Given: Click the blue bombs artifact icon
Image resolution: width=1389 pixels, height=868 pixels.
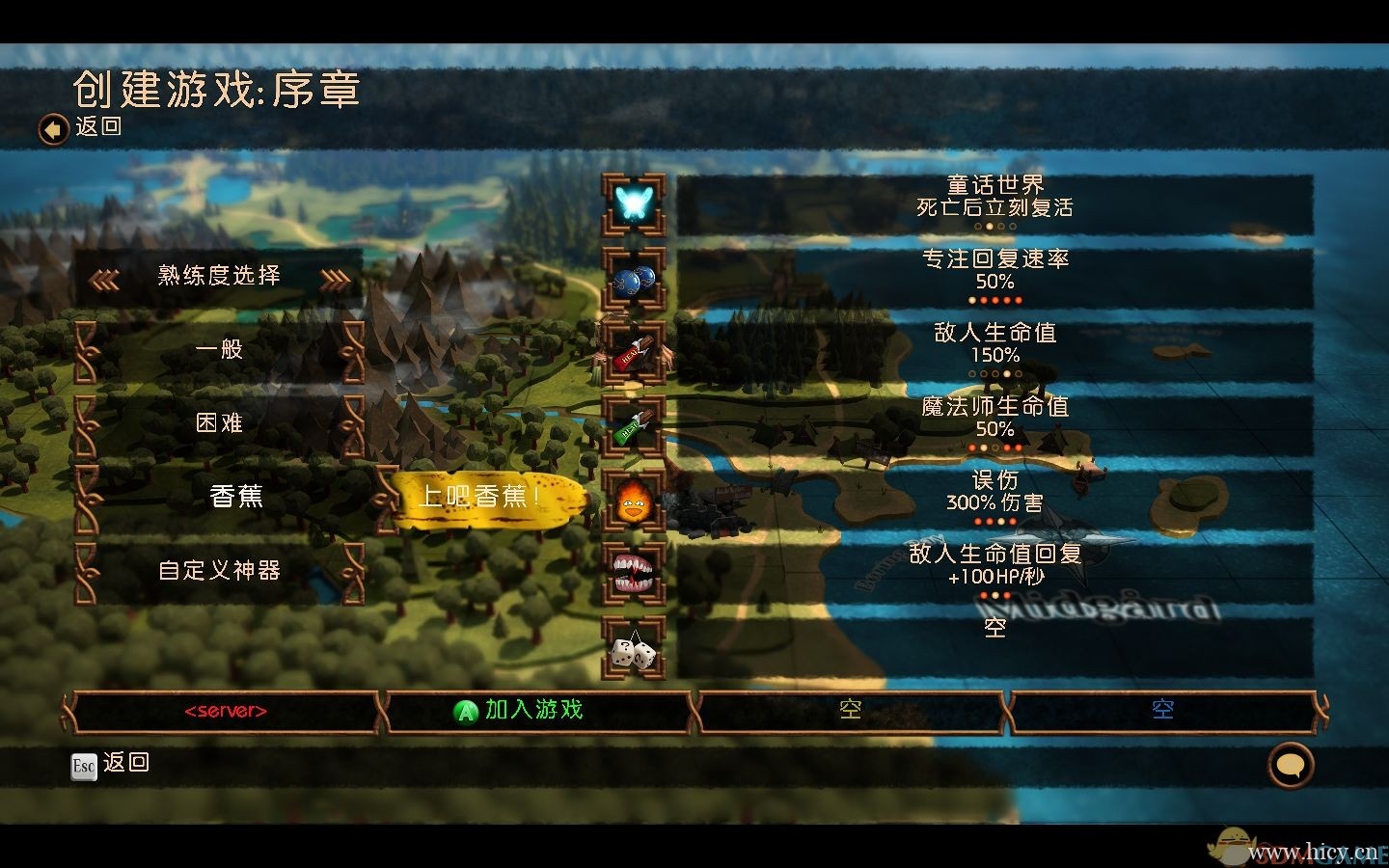Looking at the screenshot, I should pos(632,279).
